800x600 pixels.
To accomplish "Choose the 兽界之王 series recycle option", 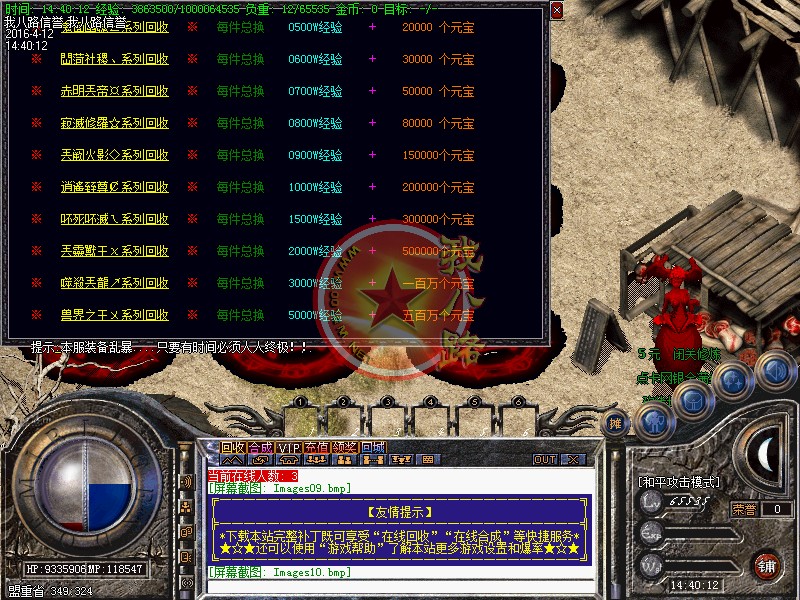I will point(114,315).
